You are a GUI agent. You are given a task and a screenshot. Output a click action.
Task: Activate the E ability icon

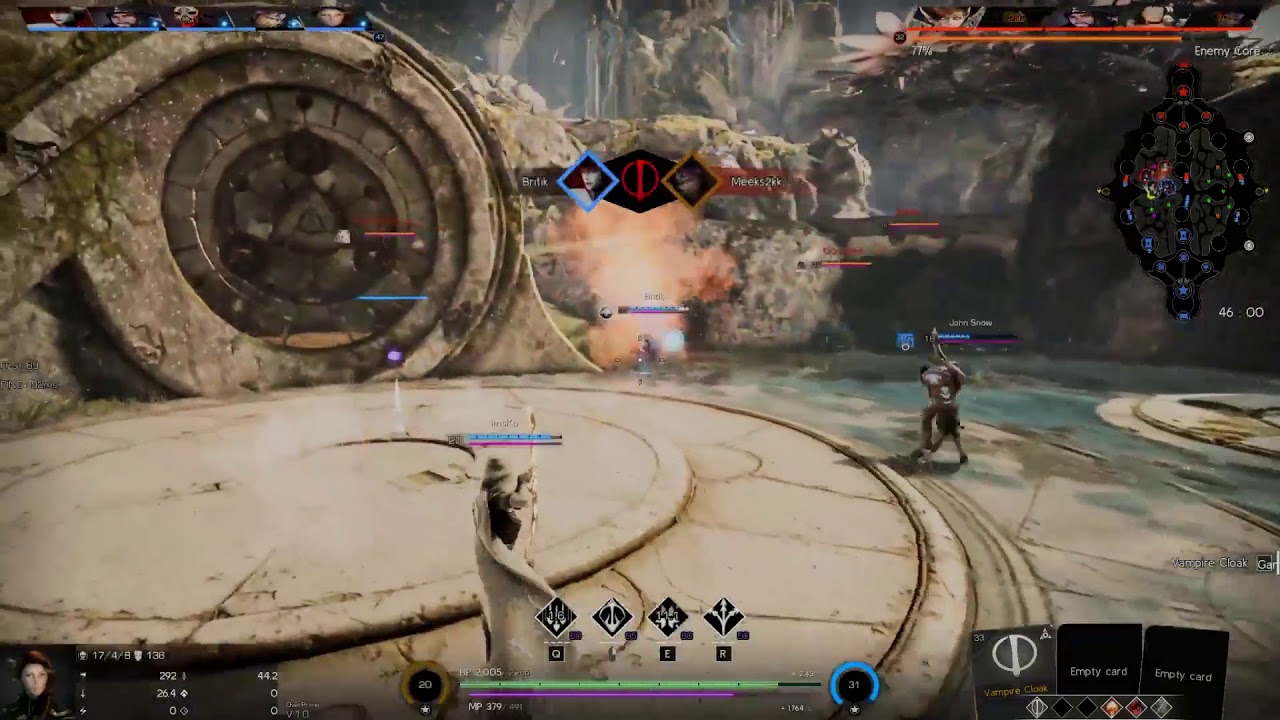click(x=667, y=619)
